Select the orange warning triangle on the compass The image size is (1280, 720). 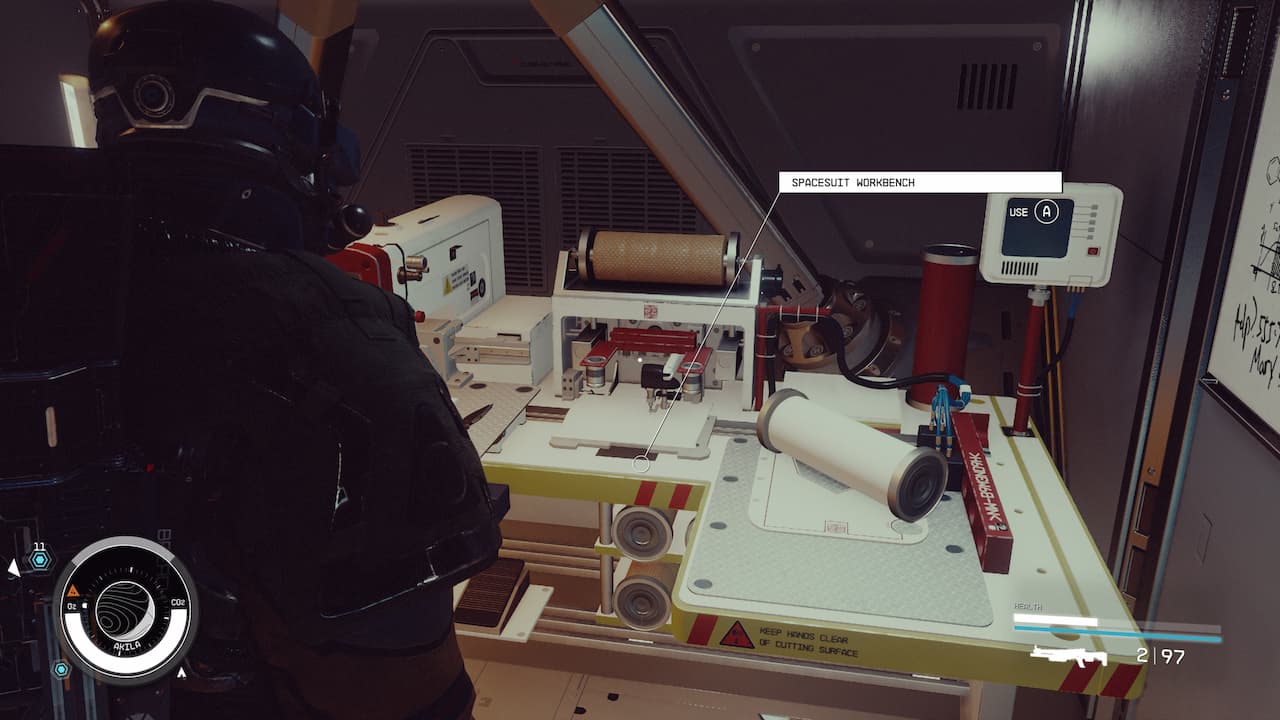click(73, 590)
